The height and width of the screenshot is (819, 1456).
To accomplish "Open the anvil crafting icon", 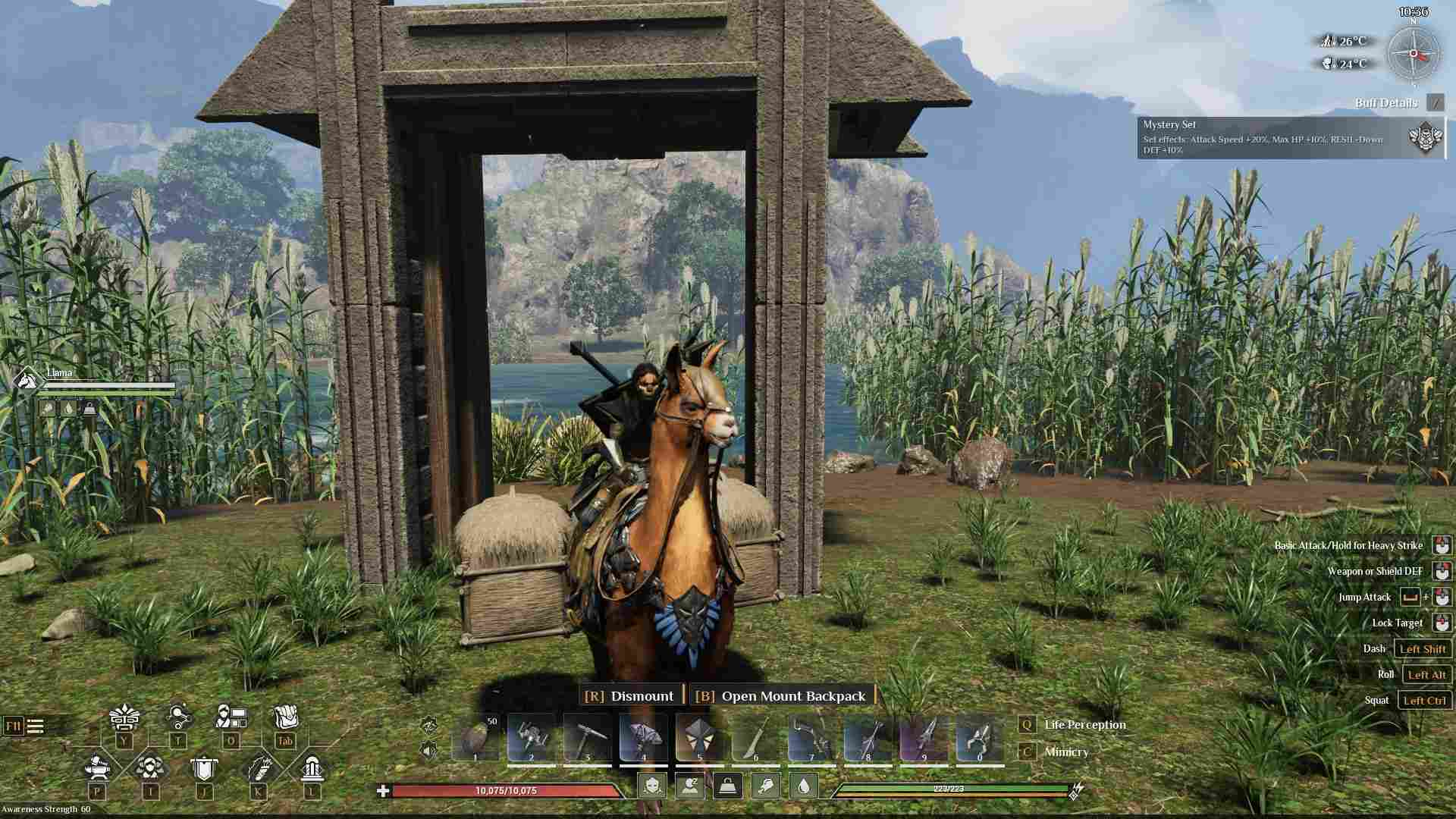I will (x=97, y=767).
